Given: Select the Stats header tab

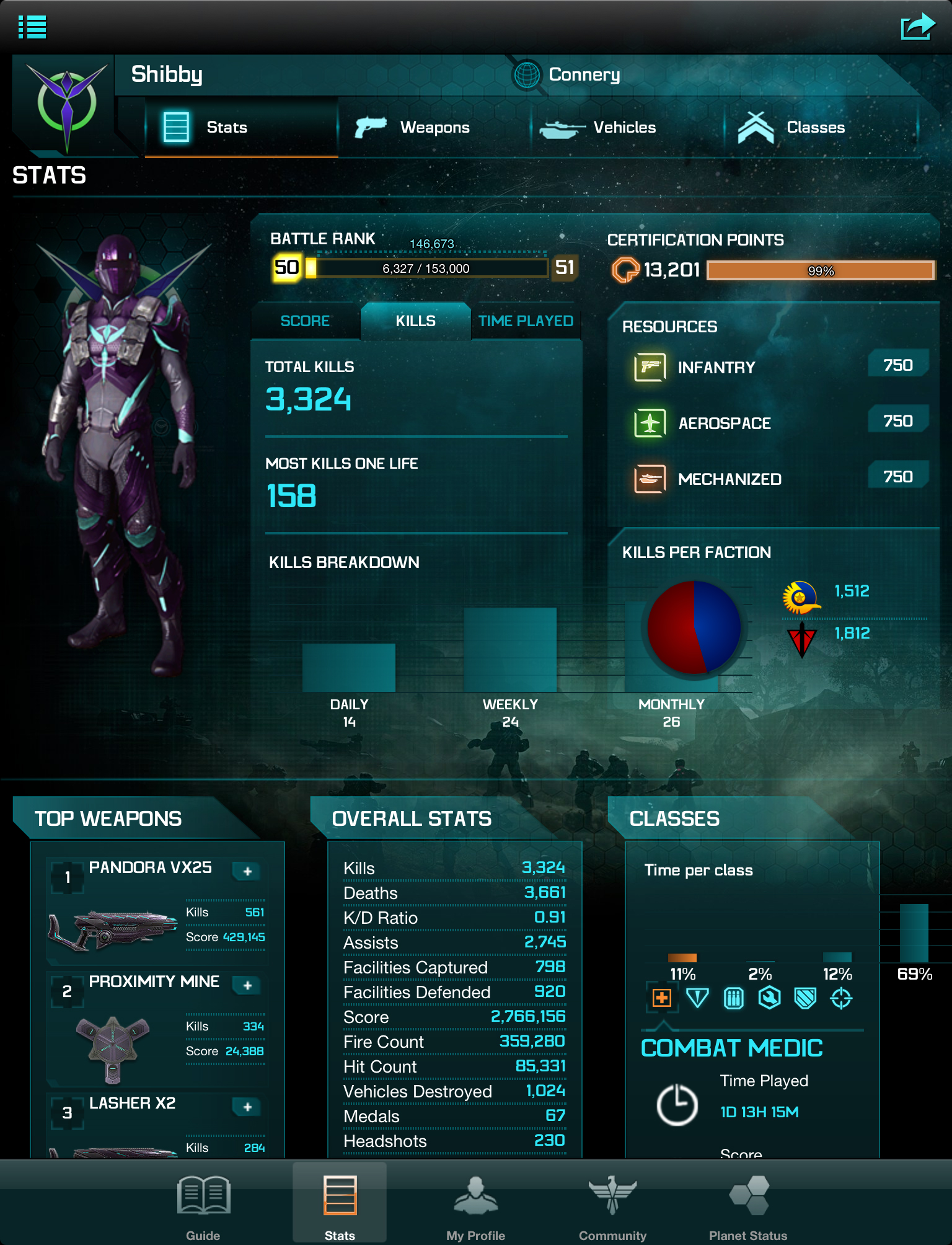Looking at the screenshot, I should [206, 127].
